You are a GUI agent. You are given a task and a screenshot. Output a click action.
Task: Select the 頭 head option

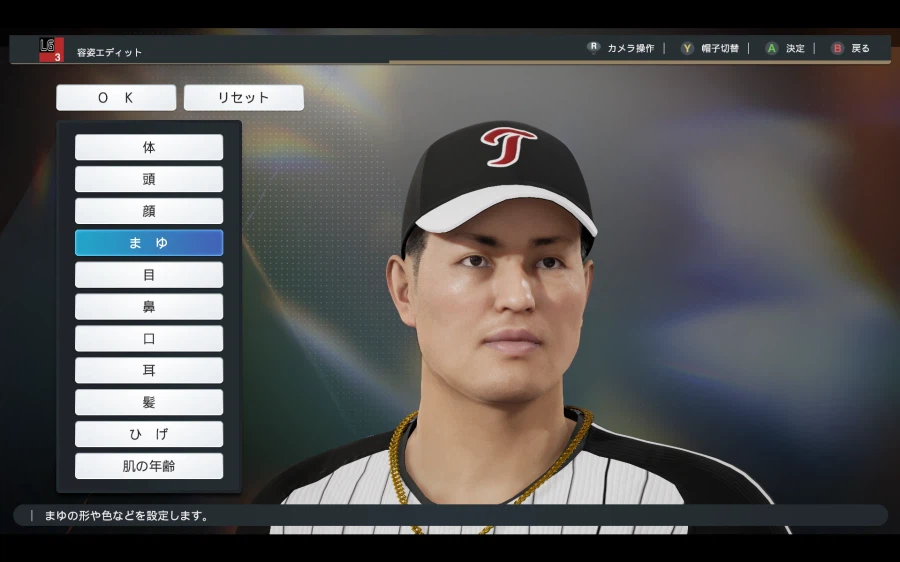point(149,179)
